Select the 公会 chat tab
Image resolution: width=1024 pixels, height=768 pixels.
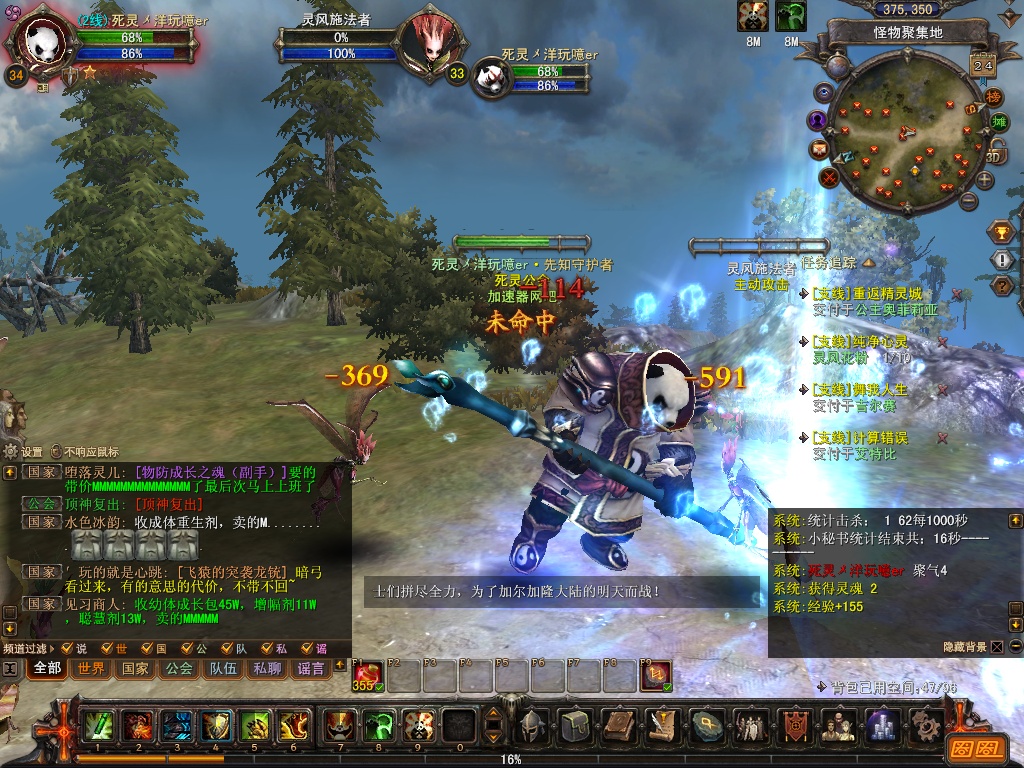click(179, 668)
